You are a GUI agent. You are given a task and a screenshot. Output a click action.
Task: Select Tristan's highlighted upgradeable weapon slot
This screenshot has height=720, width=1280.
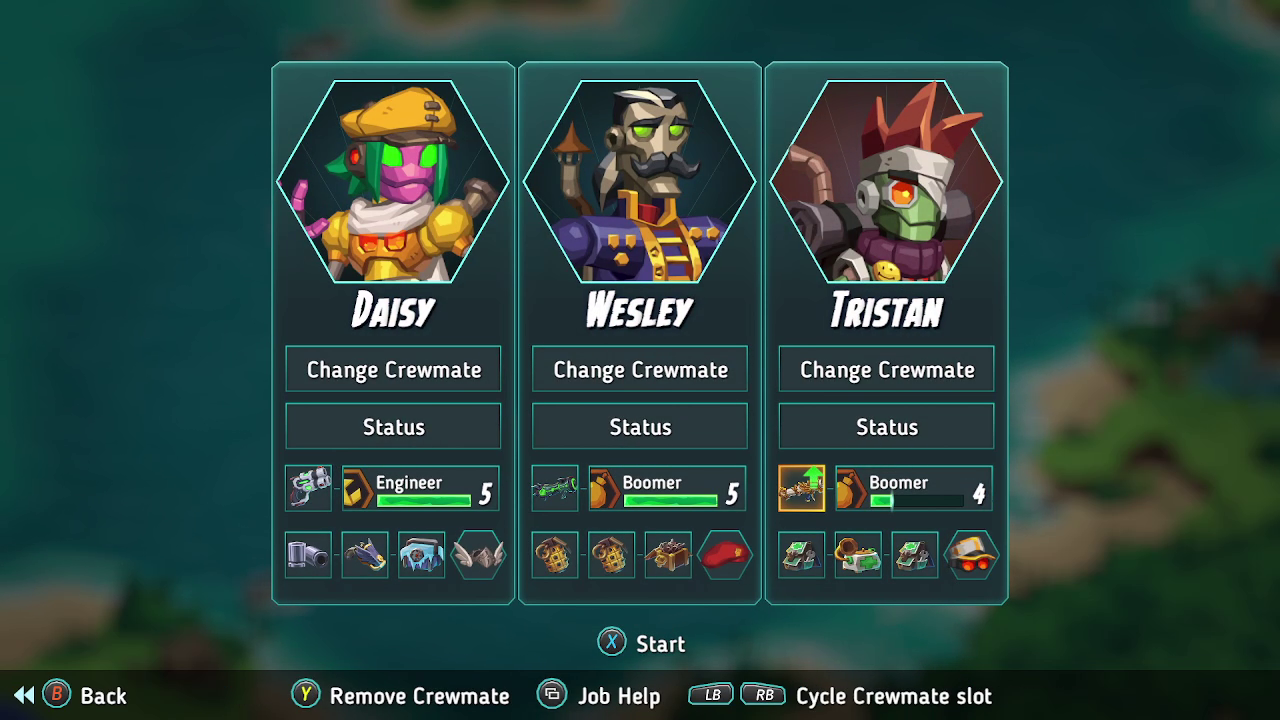pyautogui.click(x=800, y=488)
